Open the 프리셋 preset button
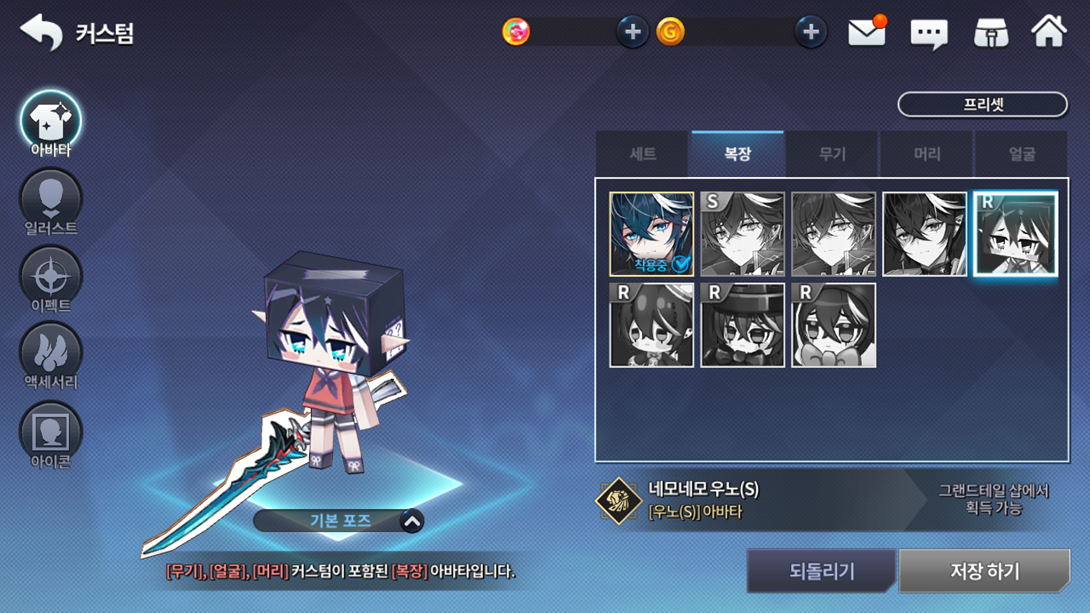The height and width of the screenshot is (613, 1090). click(982, 104)
